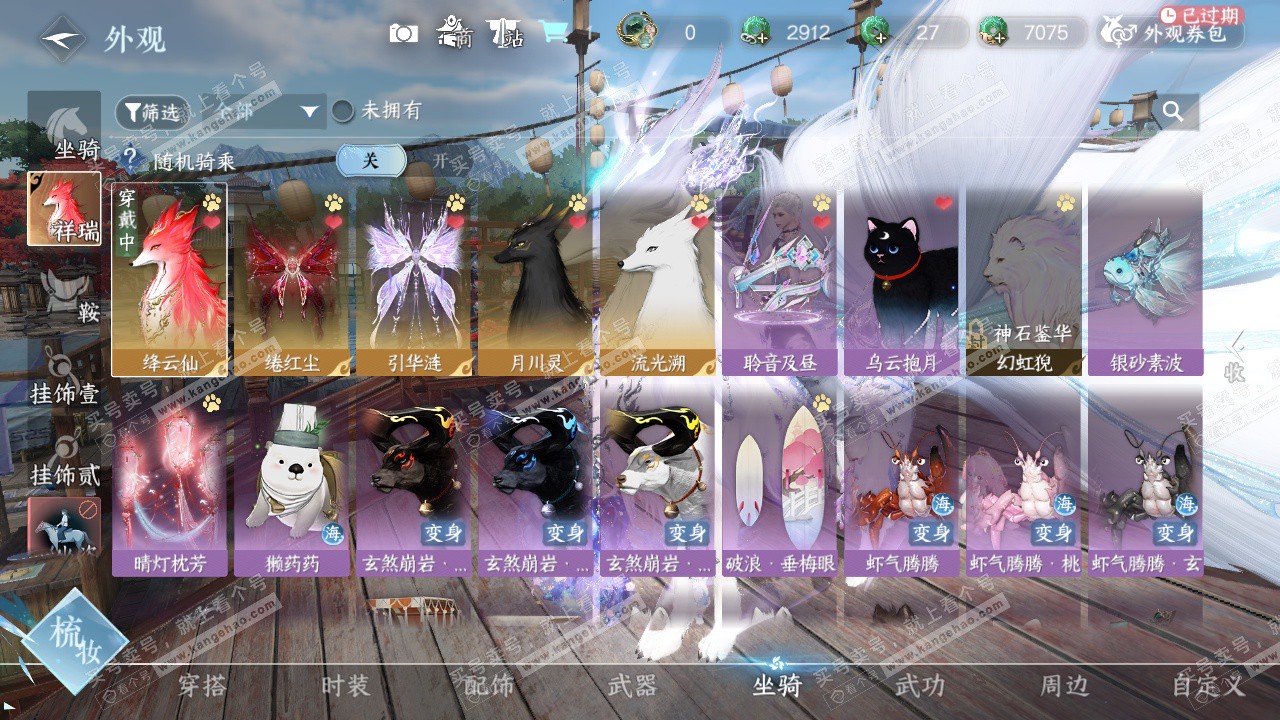Choose the 卷红尘 red butterfly mount
The height and width of the screenshot is (720, 1280).
[x=291, y=279]
